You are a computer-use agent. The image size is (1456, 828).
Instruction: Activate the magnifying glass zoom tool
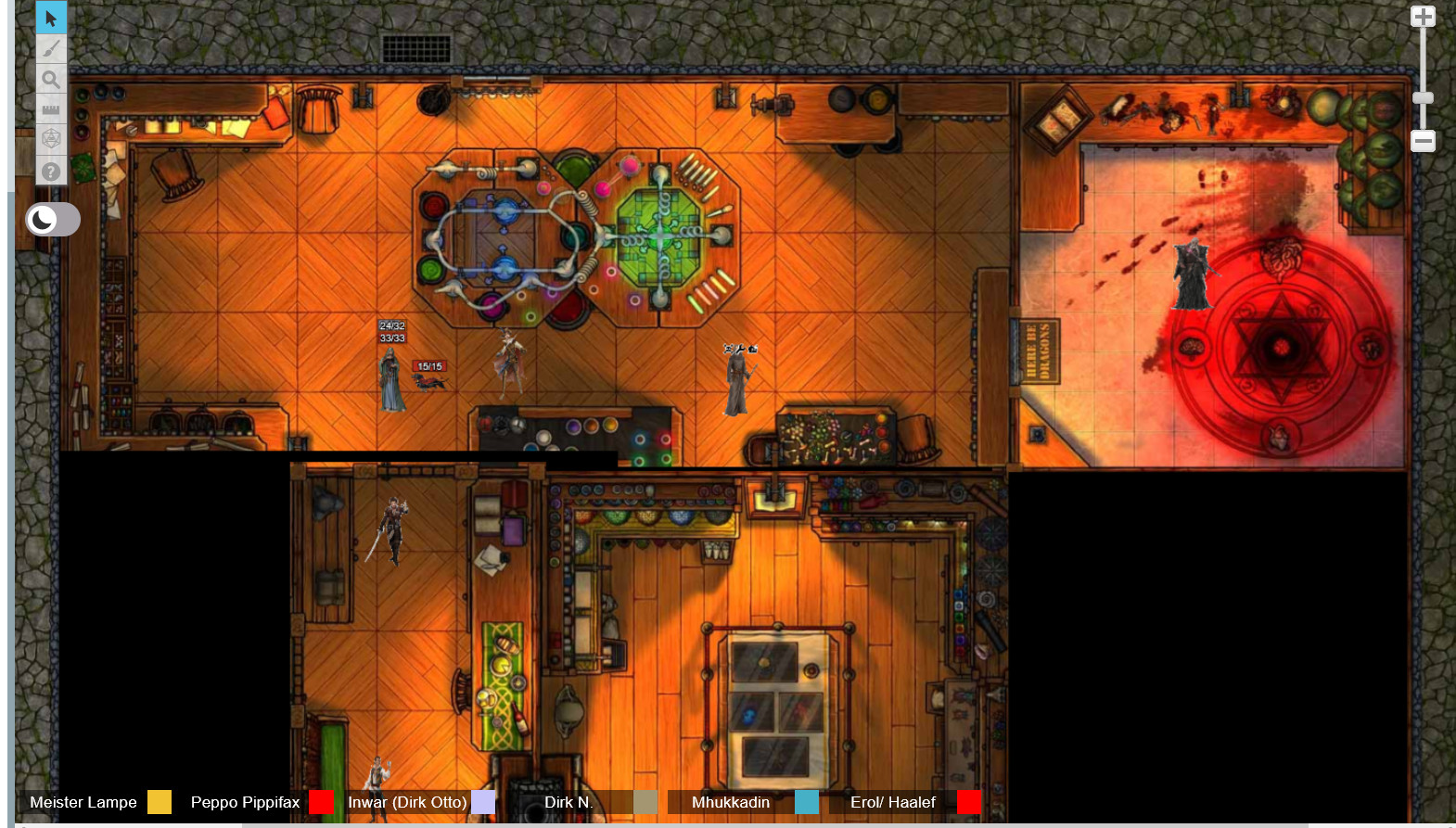[x=51, y=80]
